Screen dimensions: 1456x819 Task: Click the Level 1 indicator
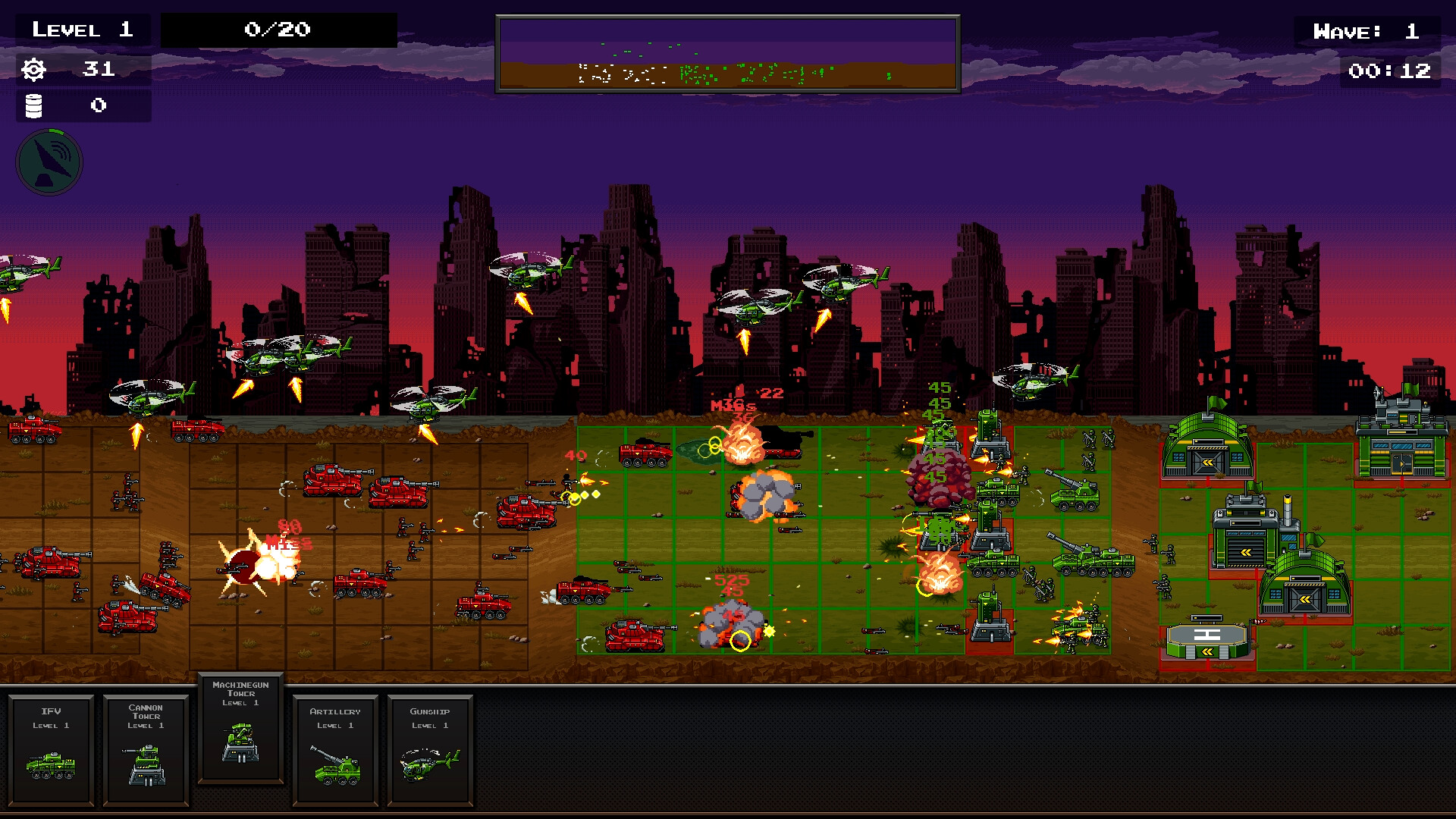[x=81, y=30]
